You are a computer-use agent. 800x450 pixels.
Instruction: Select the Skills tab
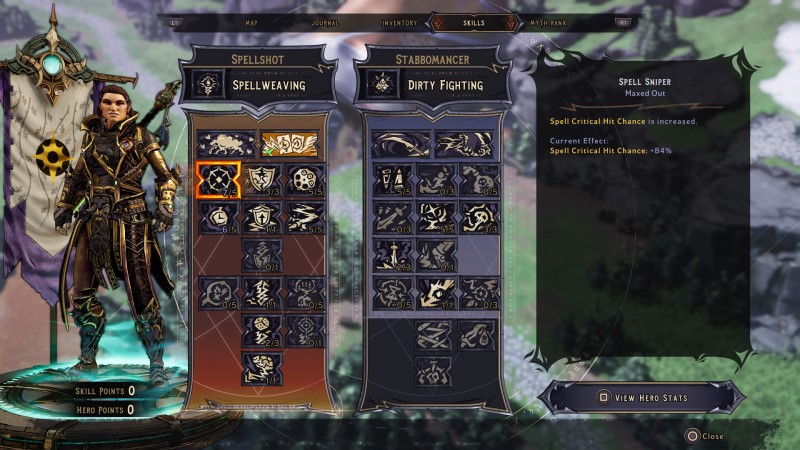click(474, 21)
